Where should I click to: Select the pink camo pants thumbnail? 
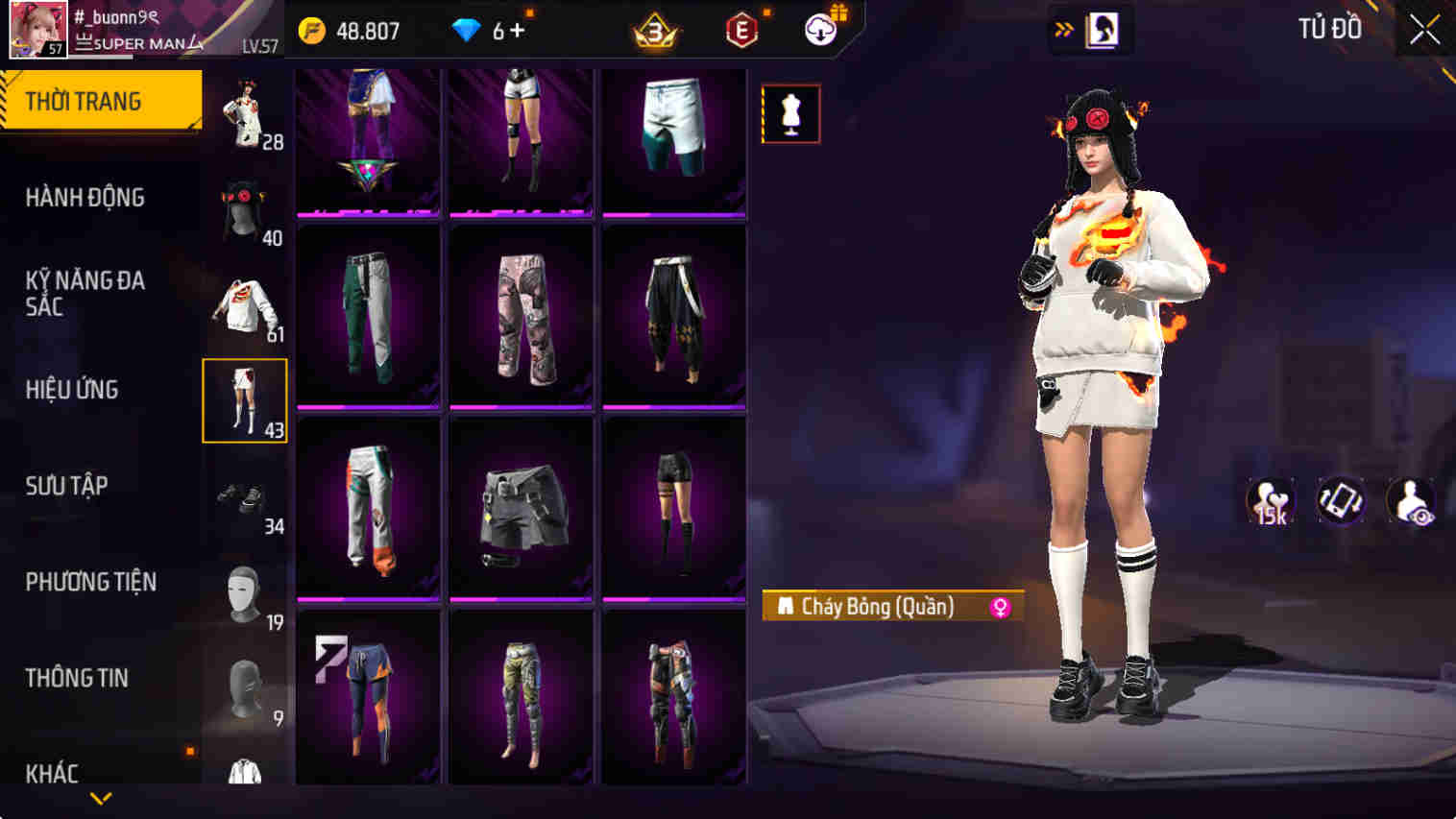coord(522,317)
